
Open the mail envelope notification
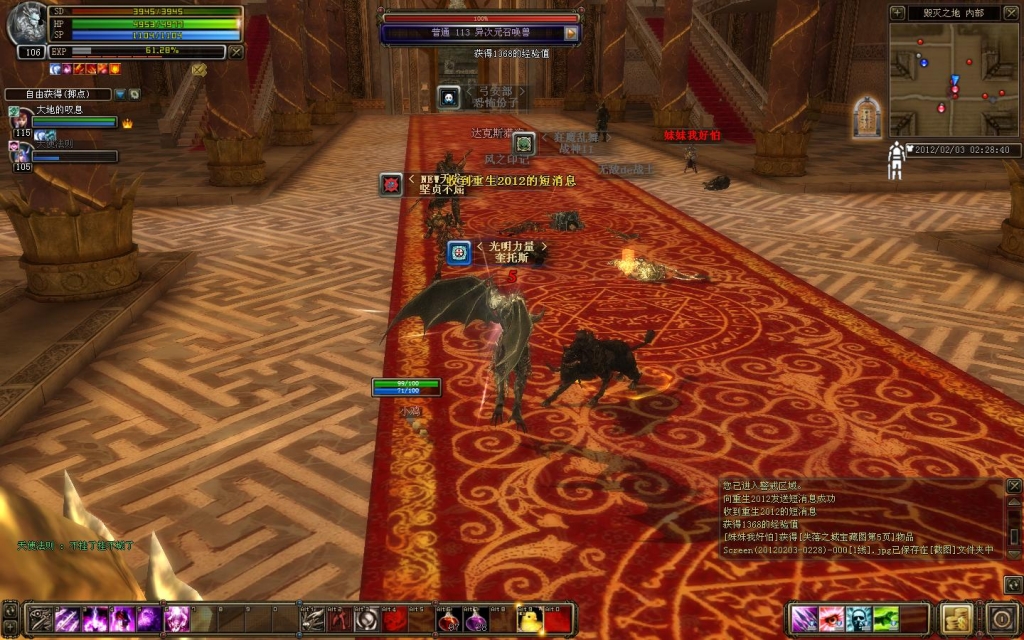(198, 69)
